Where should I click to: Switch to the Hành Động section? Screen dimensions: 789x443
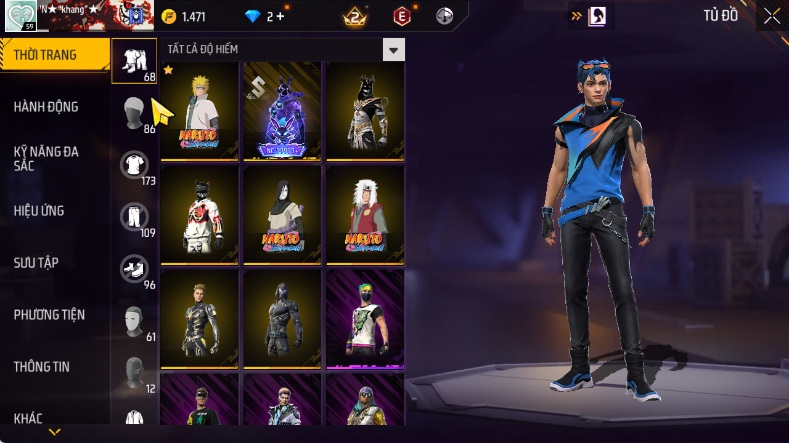point(46,107)
